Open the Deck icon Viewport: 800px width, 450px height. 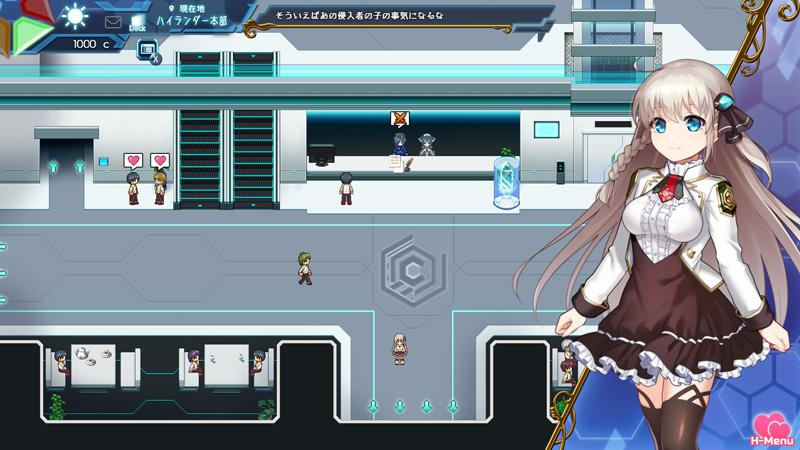137,21
